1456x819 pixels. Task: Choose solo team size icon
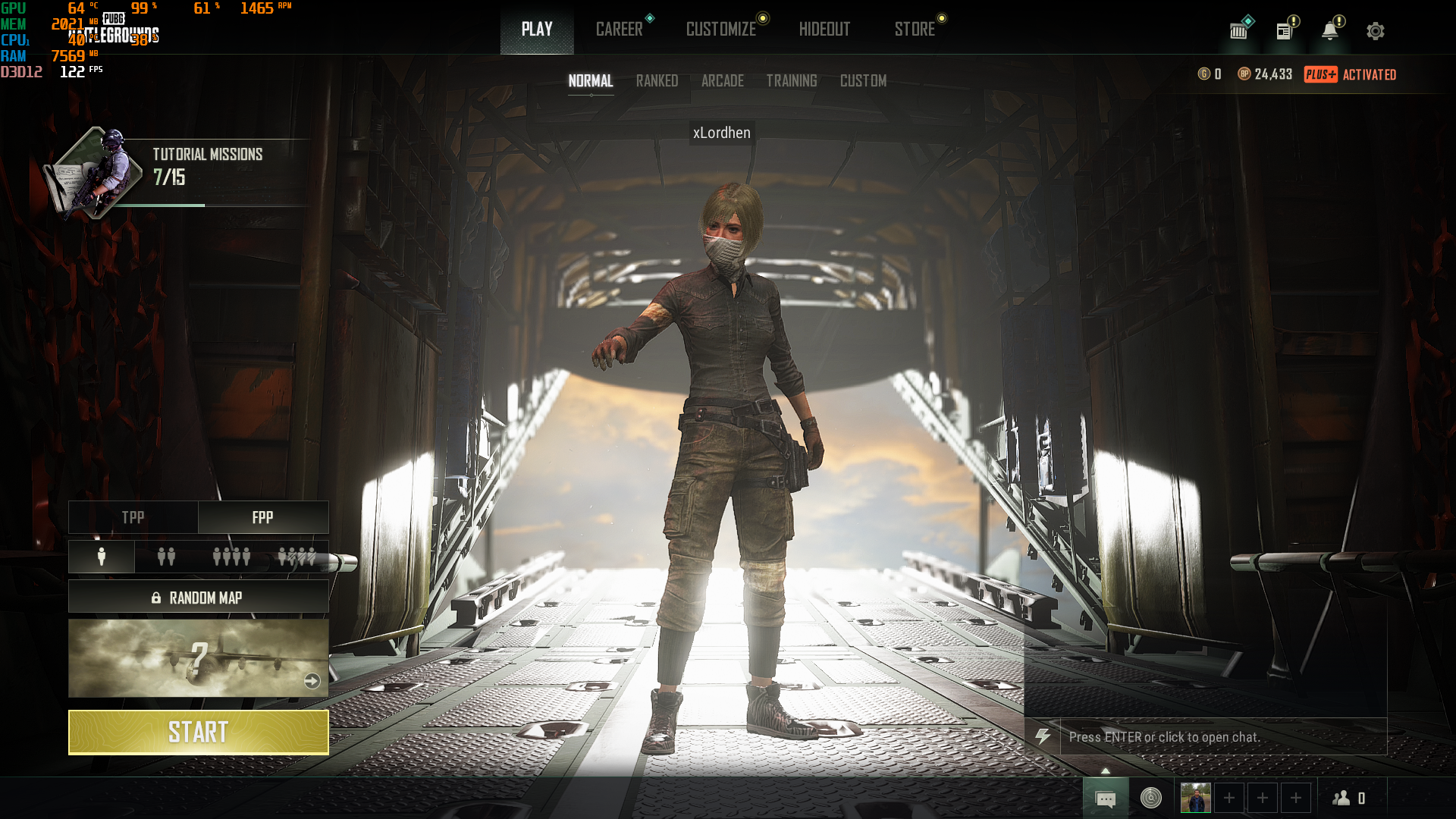102,557
